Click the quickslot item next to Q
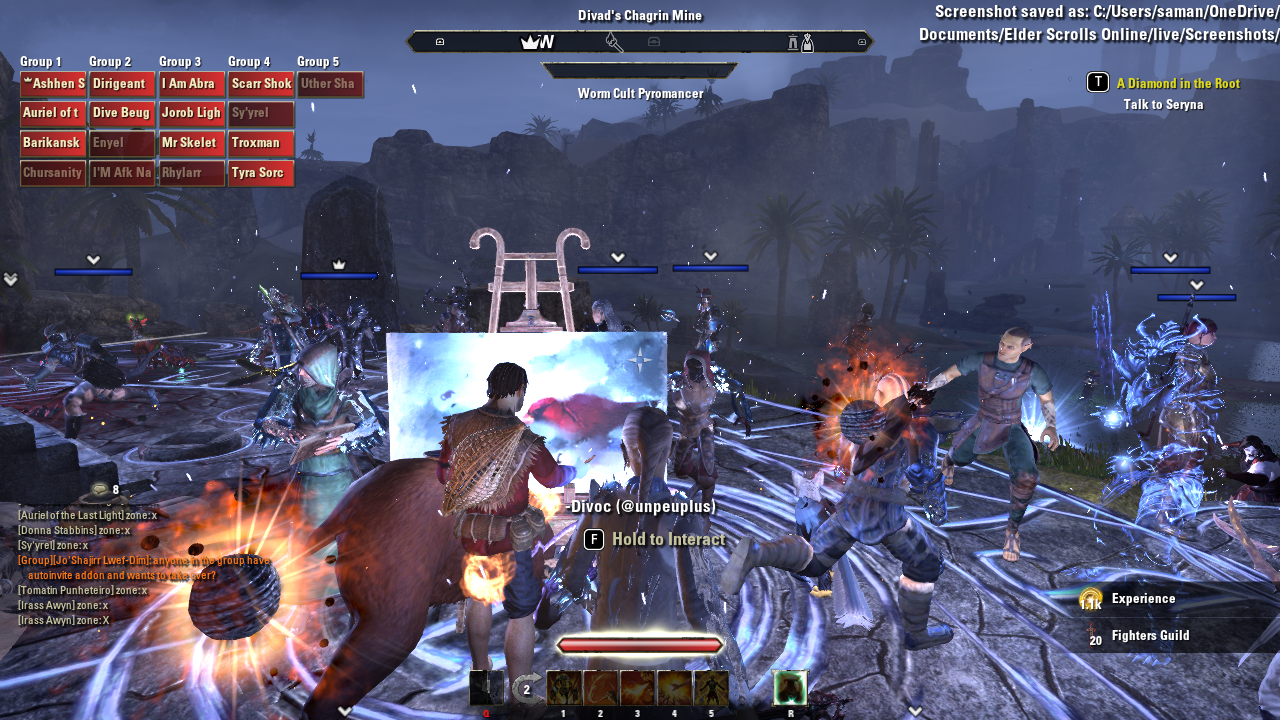 point(487,687)
